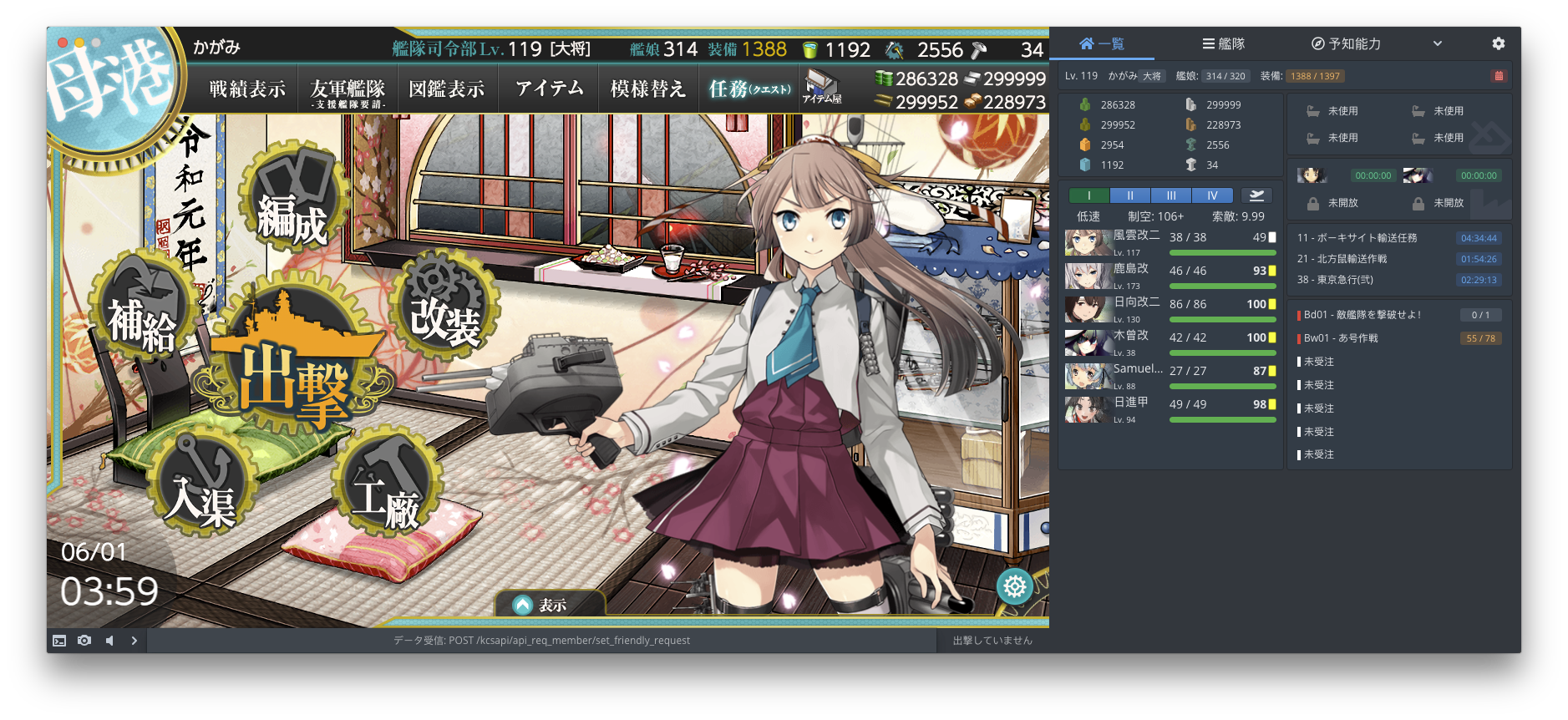Switch to the 艦隊 fleet tab
Screen dimensions: 1568x720
pos(1224,43)
